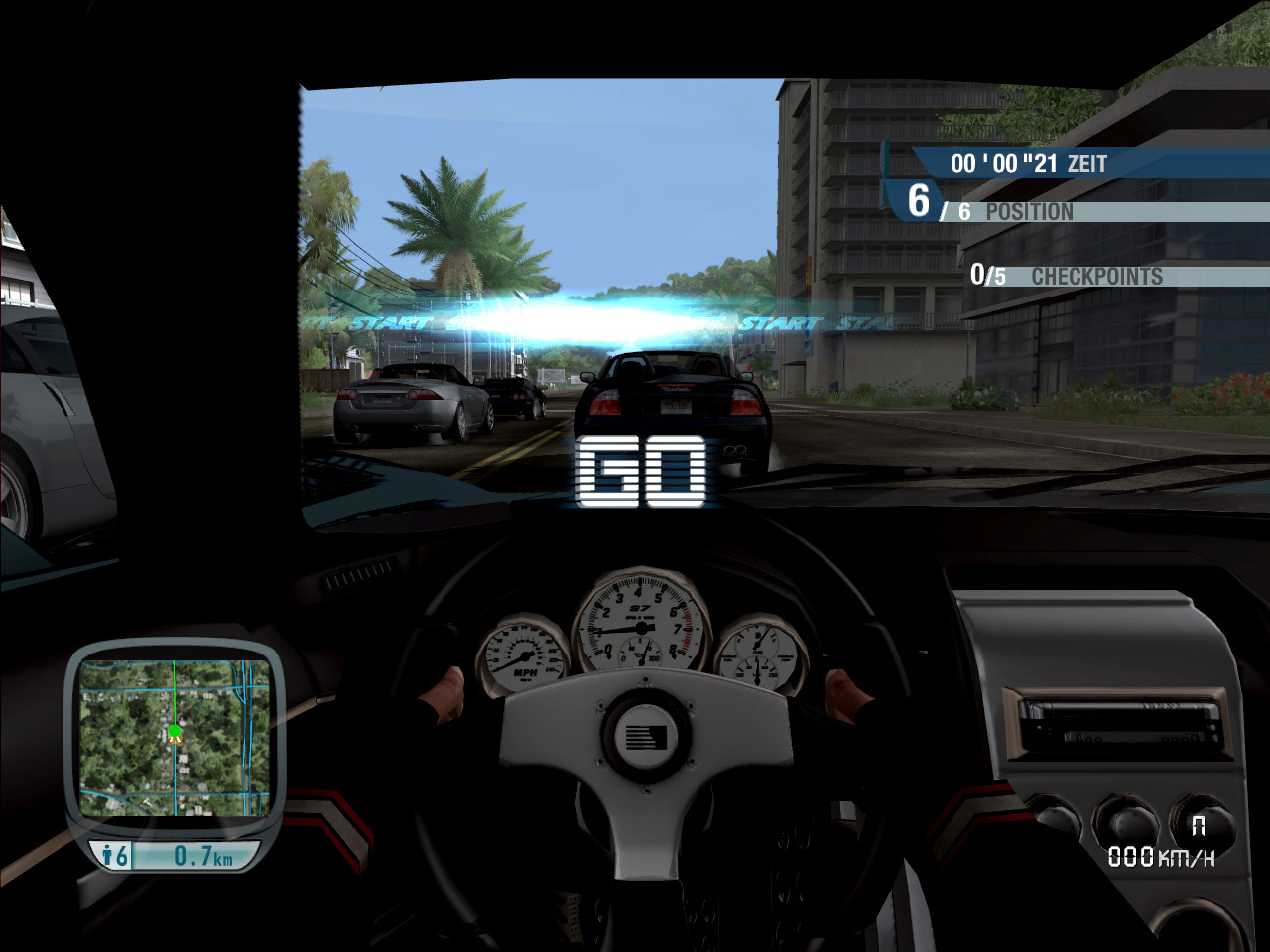Screen dimensions: 1270x952
Task: Click the GPS minimap
Action: tap(175, 740)
